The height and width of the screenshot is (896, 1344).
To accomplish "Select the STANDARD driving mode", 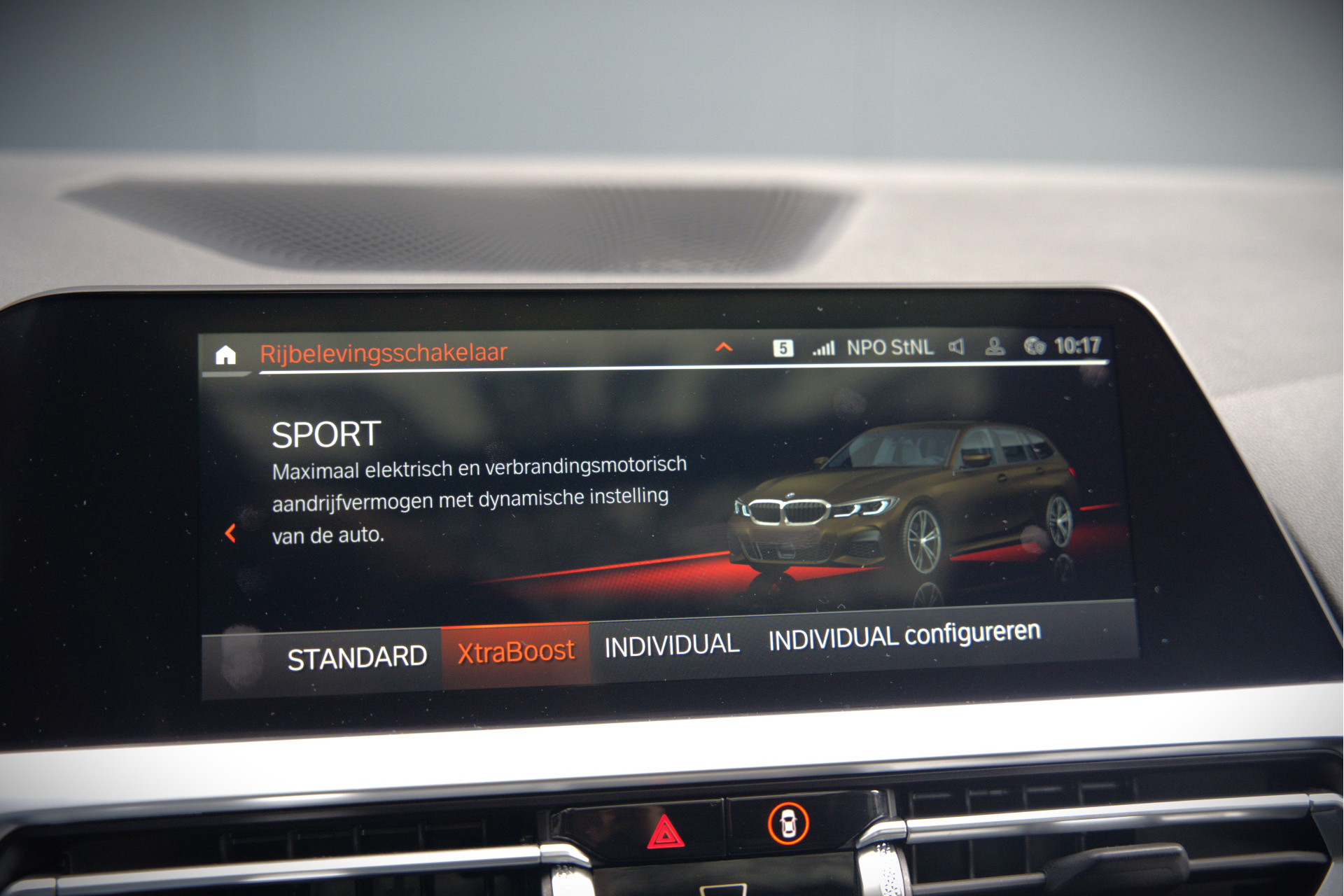I will click(357, 658).
